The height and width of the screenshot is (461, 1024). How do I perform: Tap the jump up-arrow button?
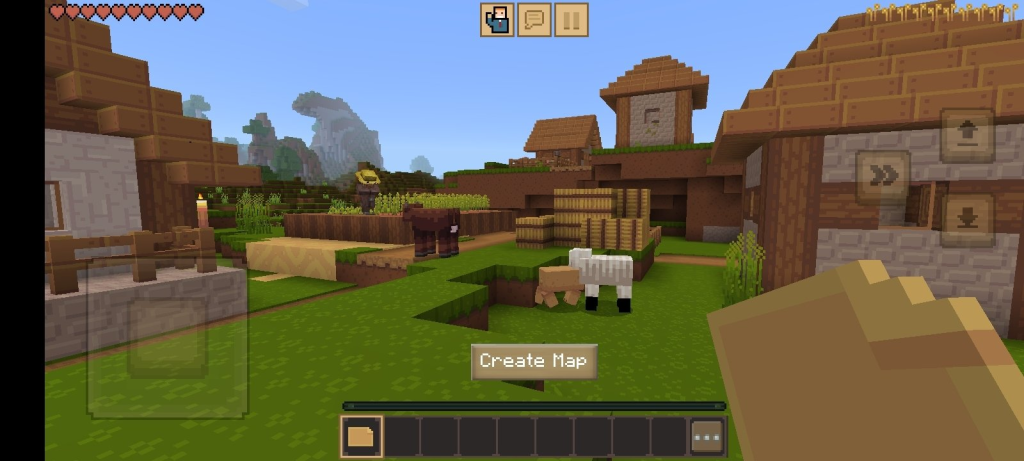point(967,135)
